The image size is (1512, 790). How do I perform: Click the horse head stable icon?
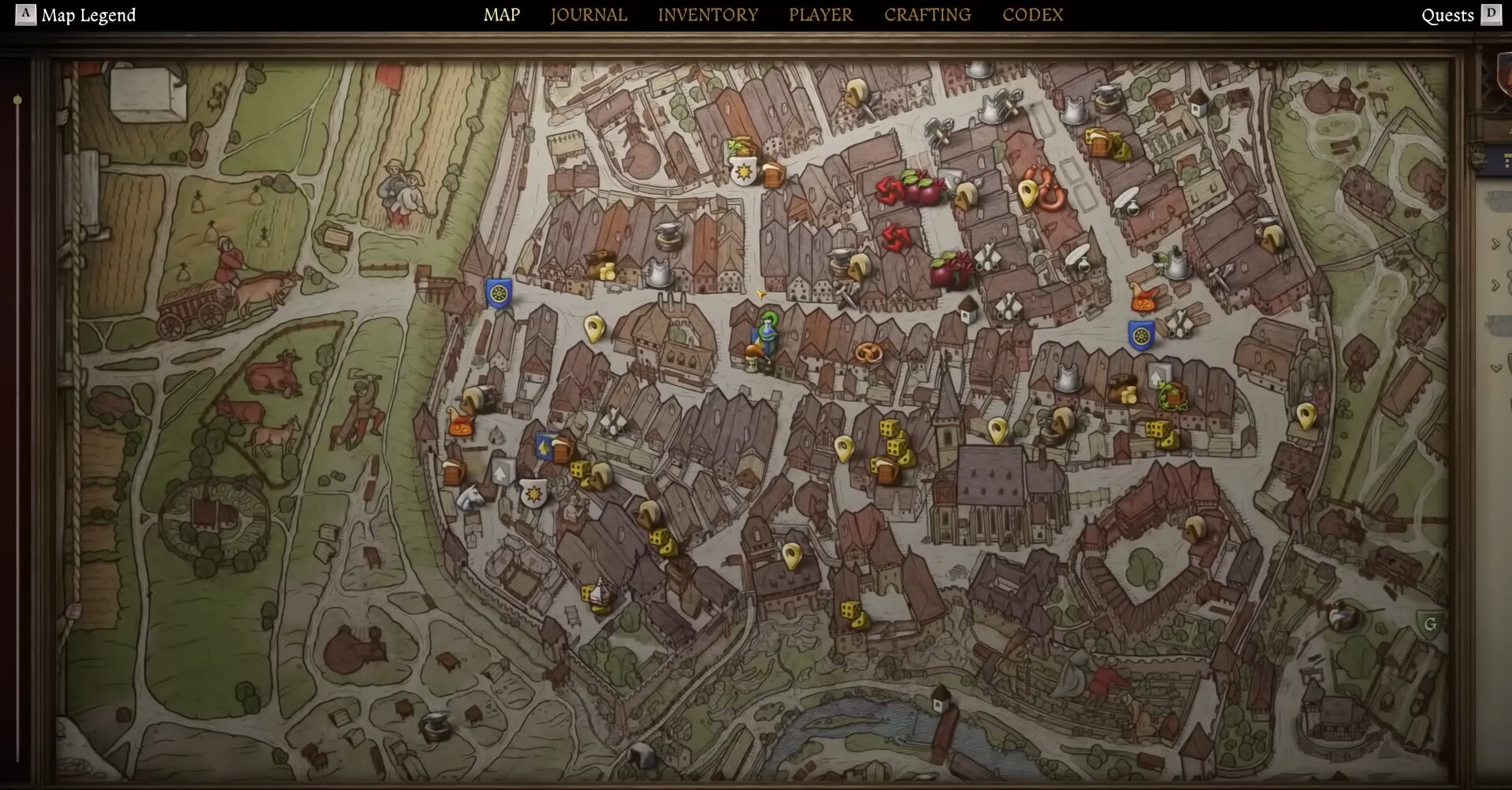tap(470, 497)
